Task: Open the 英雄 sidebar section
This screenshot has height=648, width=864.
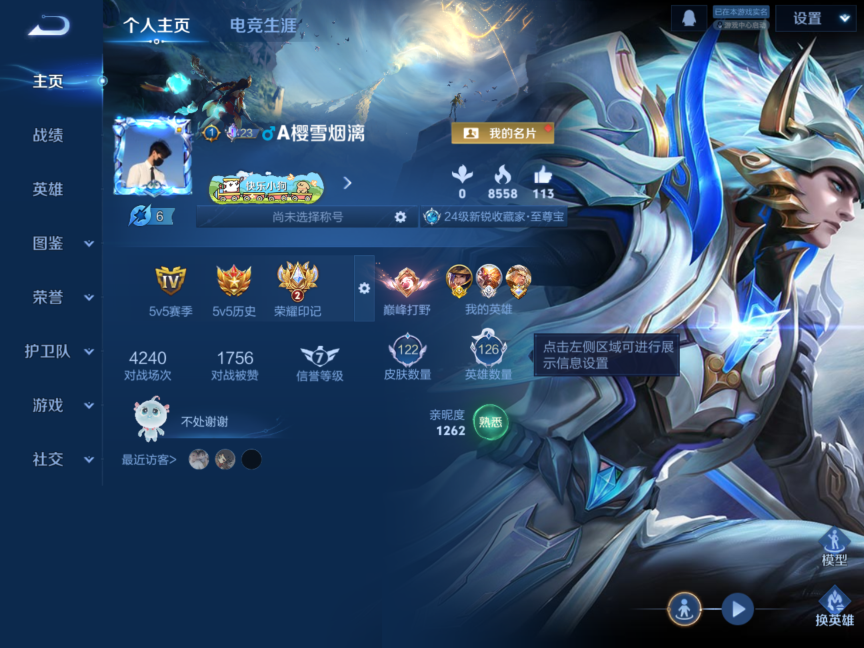Action: 48,189
